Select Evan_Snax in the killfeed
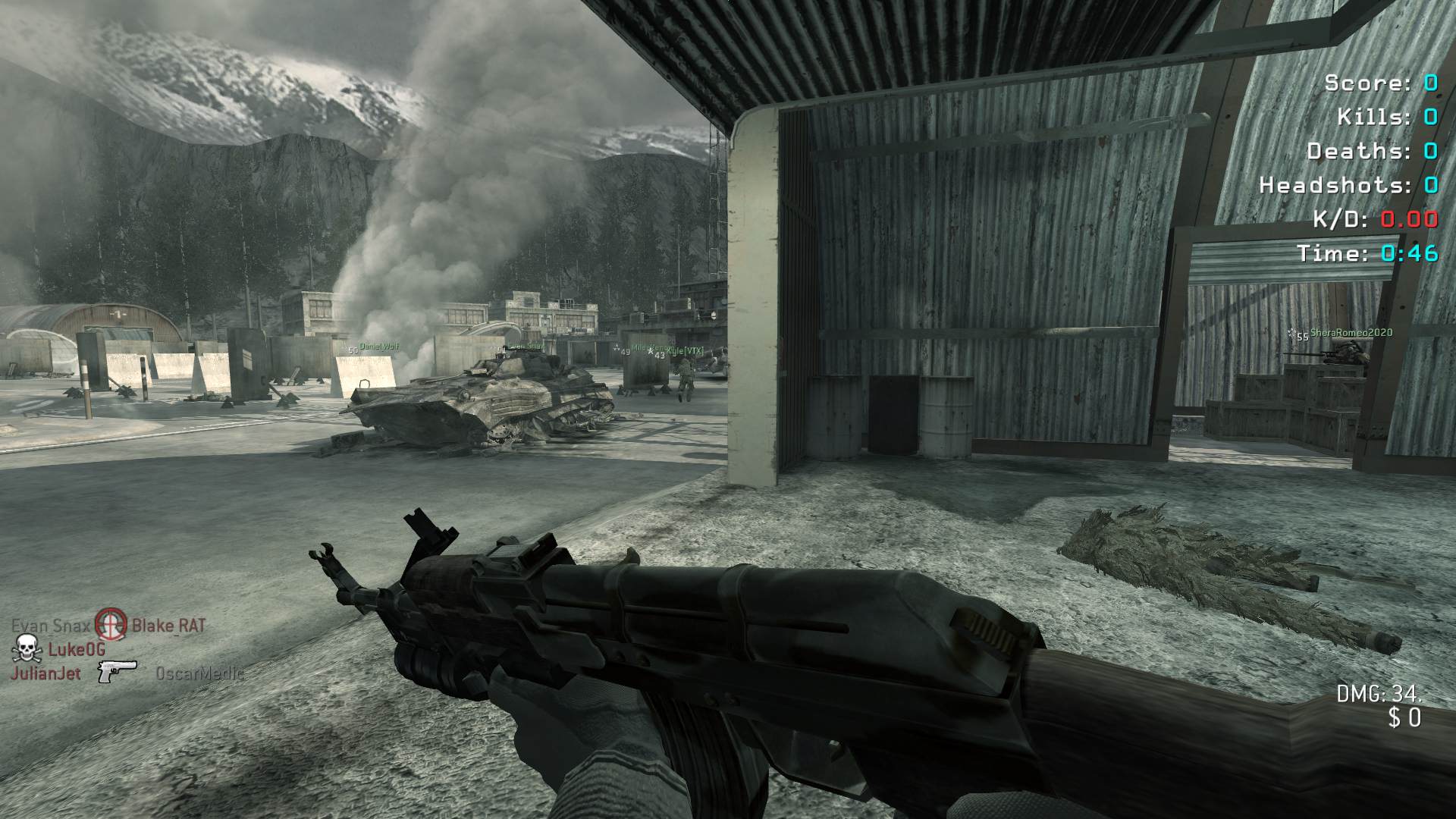Image resolution: width=1456 pixels, height=819 pixels. click(x=51, y=626)
